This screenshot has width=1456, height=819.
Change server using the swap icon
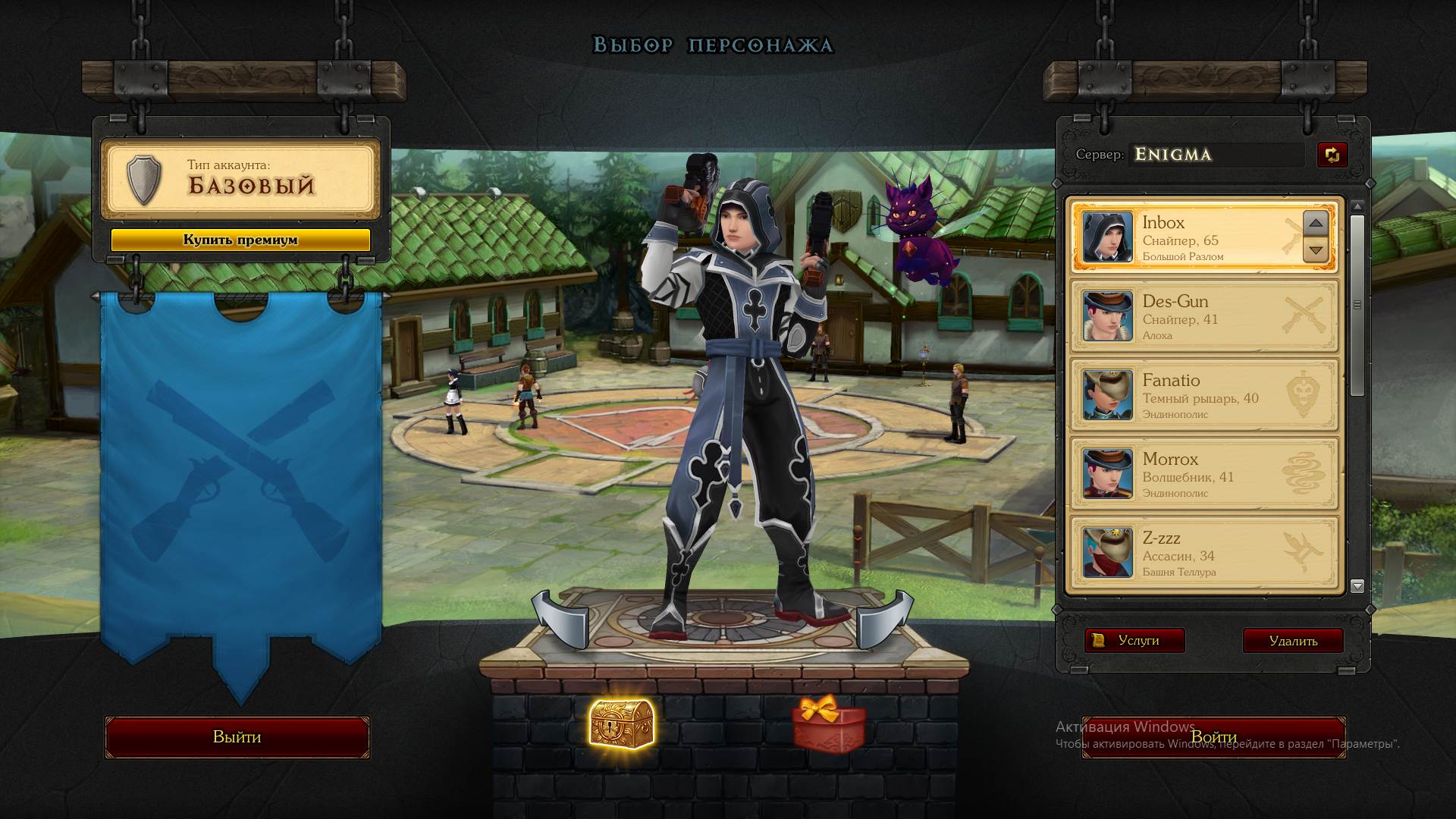[x=1332, y=155]
